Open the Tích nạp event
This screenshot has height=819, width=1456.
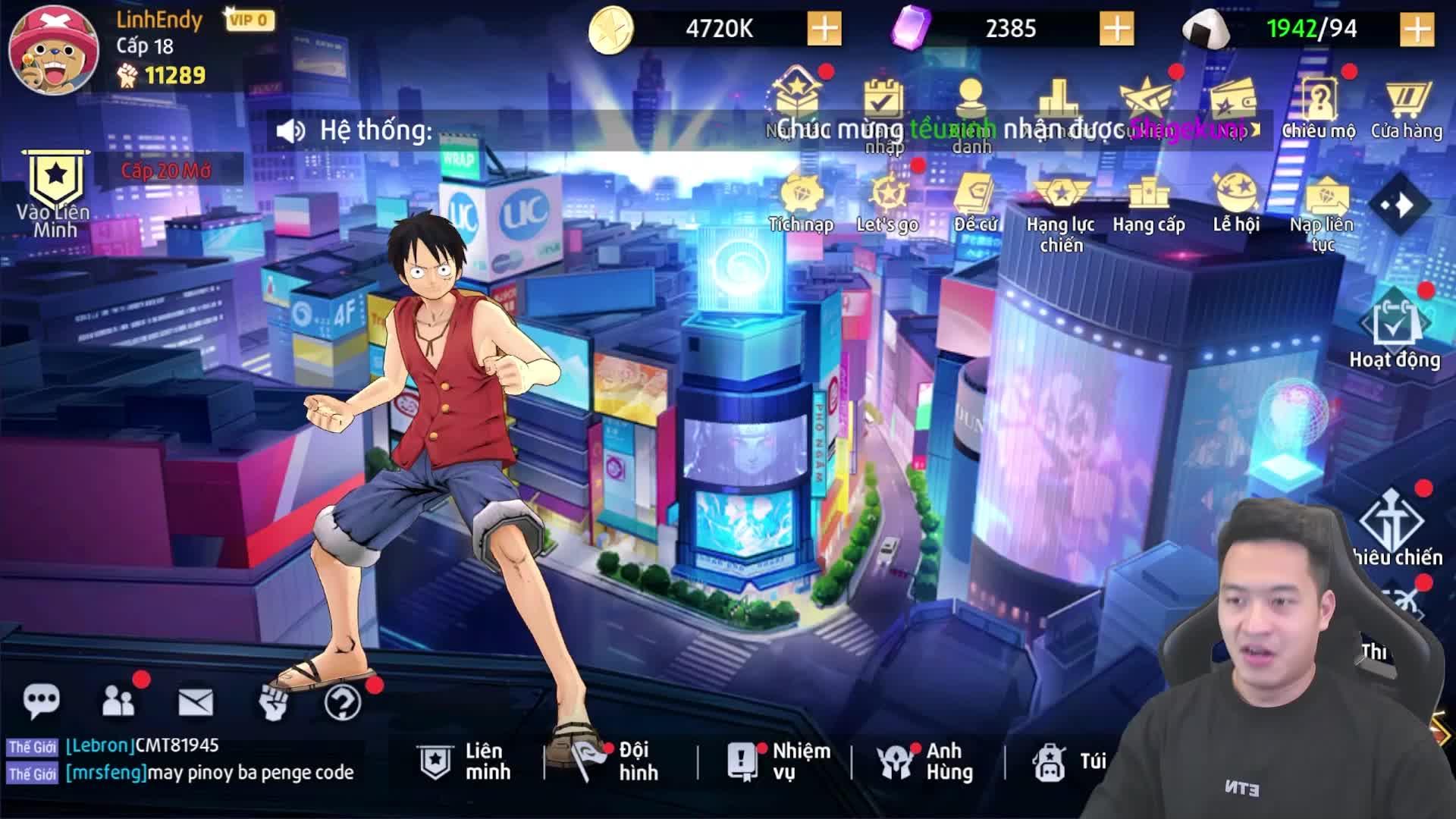[801, 202]
